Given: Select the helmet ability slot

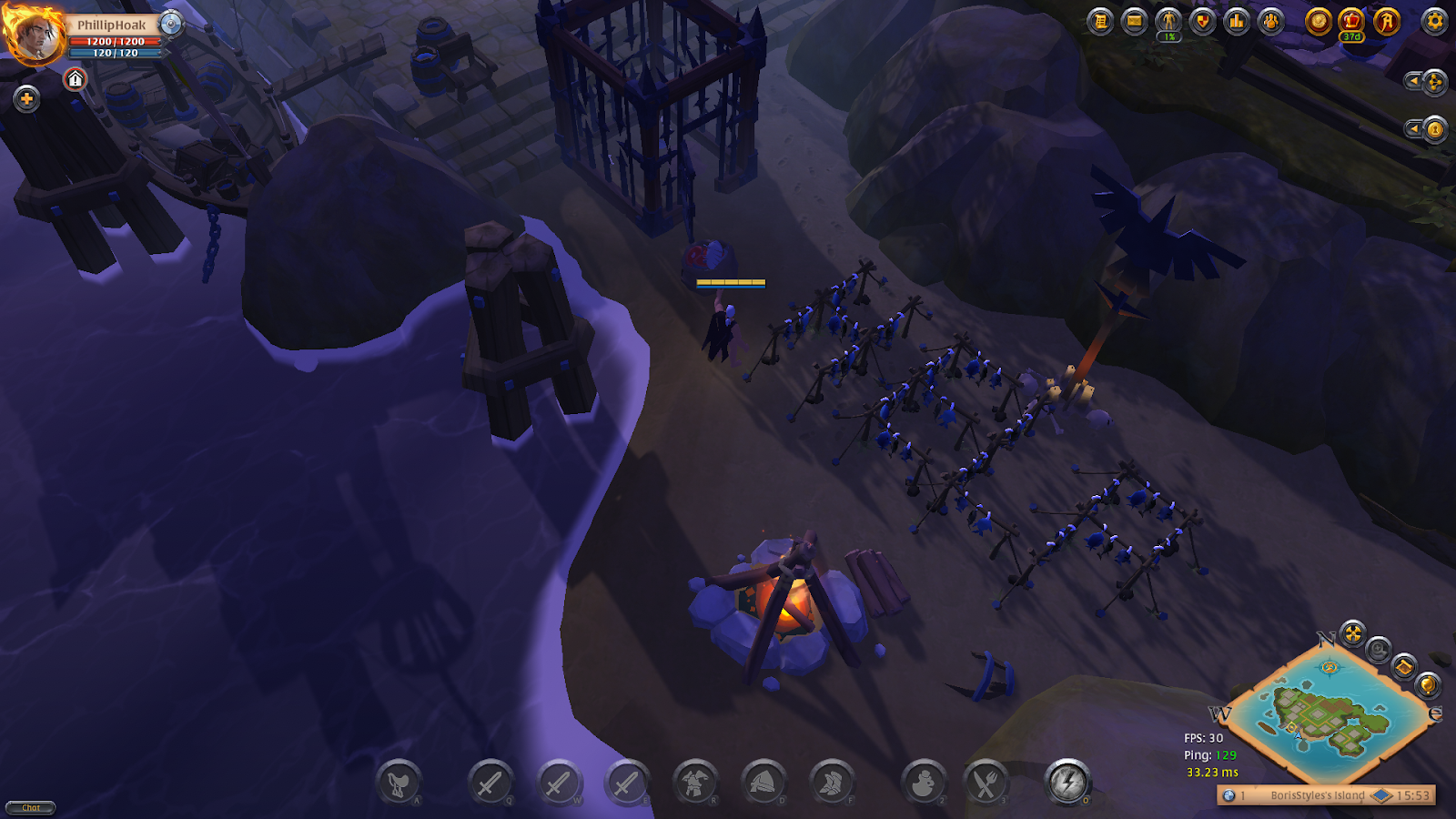Looking at the screenshot, I should click(763, 783).
